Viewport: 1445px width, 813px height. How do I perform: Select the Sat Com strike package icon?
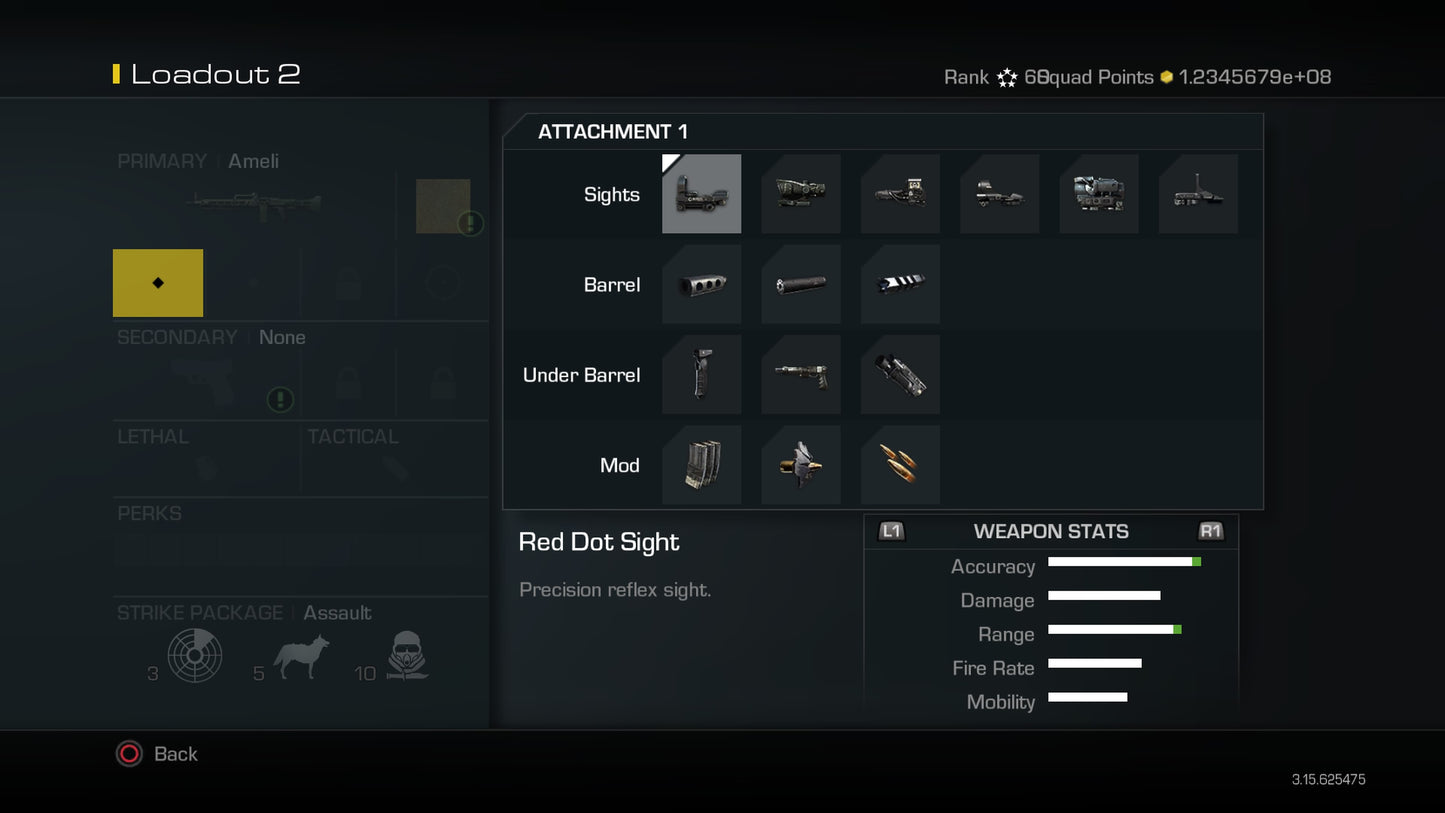(x=196, y=655)
